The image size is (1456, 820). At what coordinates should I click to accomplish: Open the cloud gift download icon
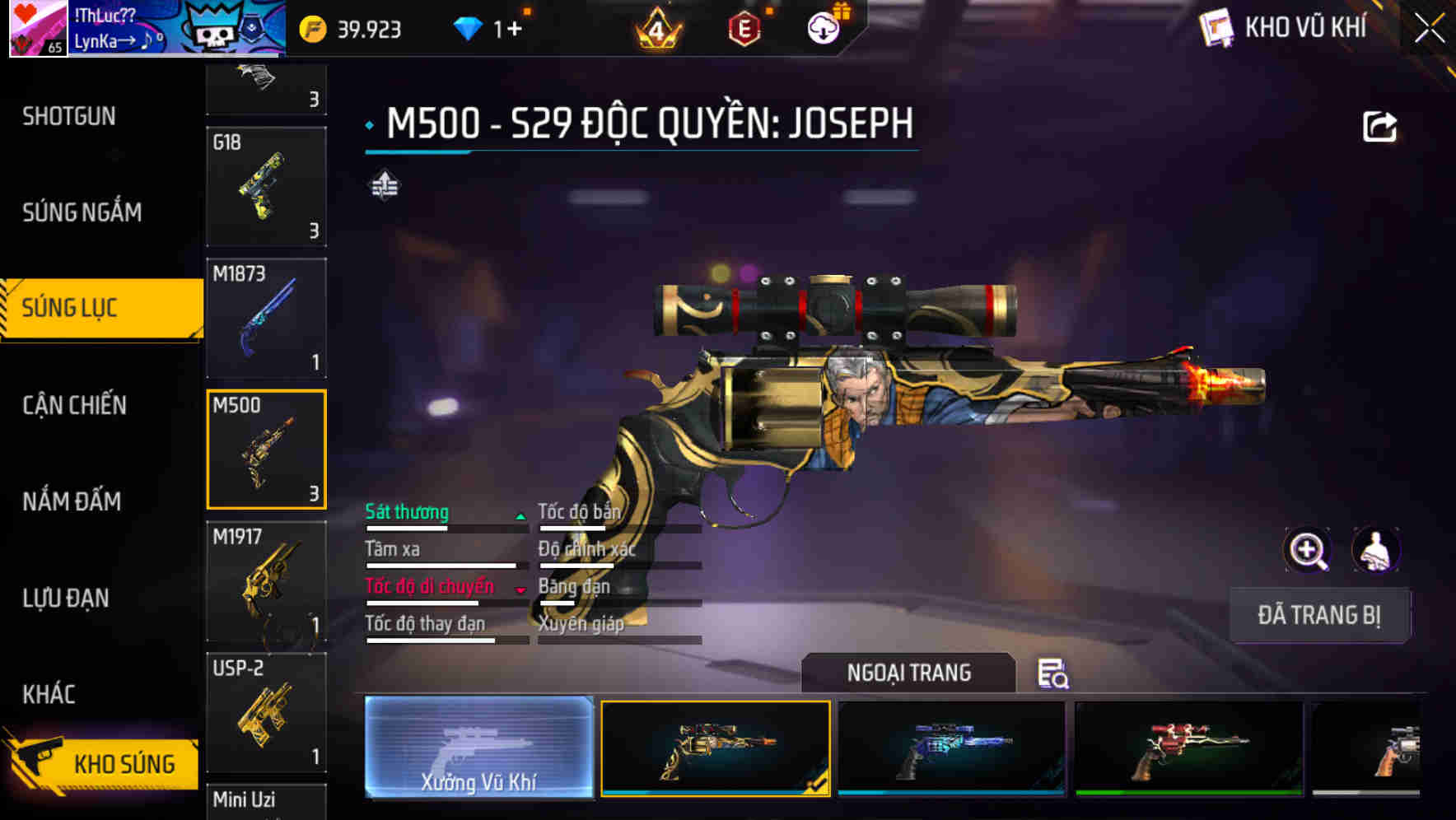click(x=824, y=26)
